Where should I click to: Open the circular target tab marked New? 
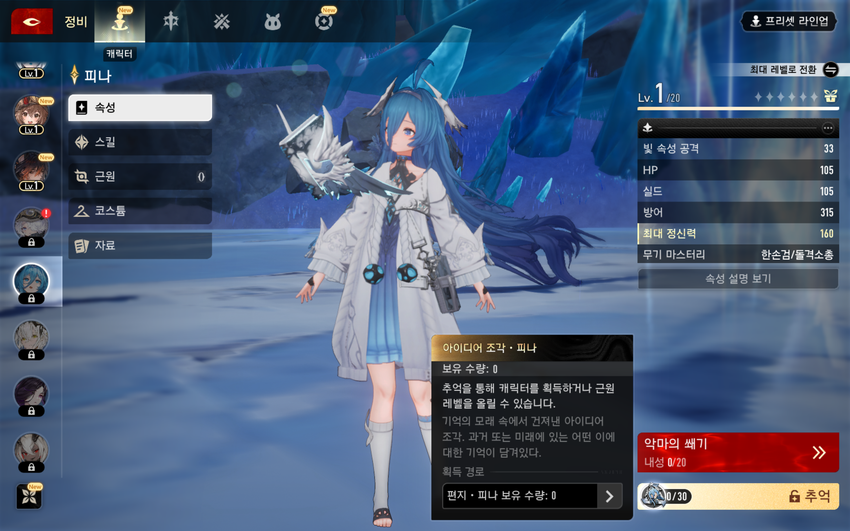tap(323, 21)
